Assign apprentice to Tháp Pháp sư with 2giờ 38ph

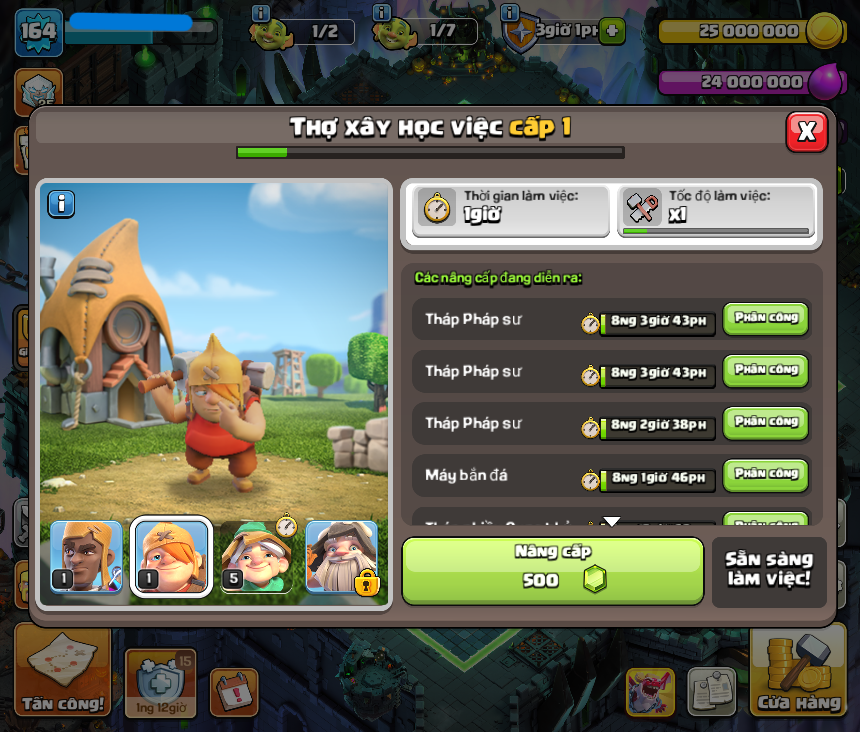coord(765,423)
